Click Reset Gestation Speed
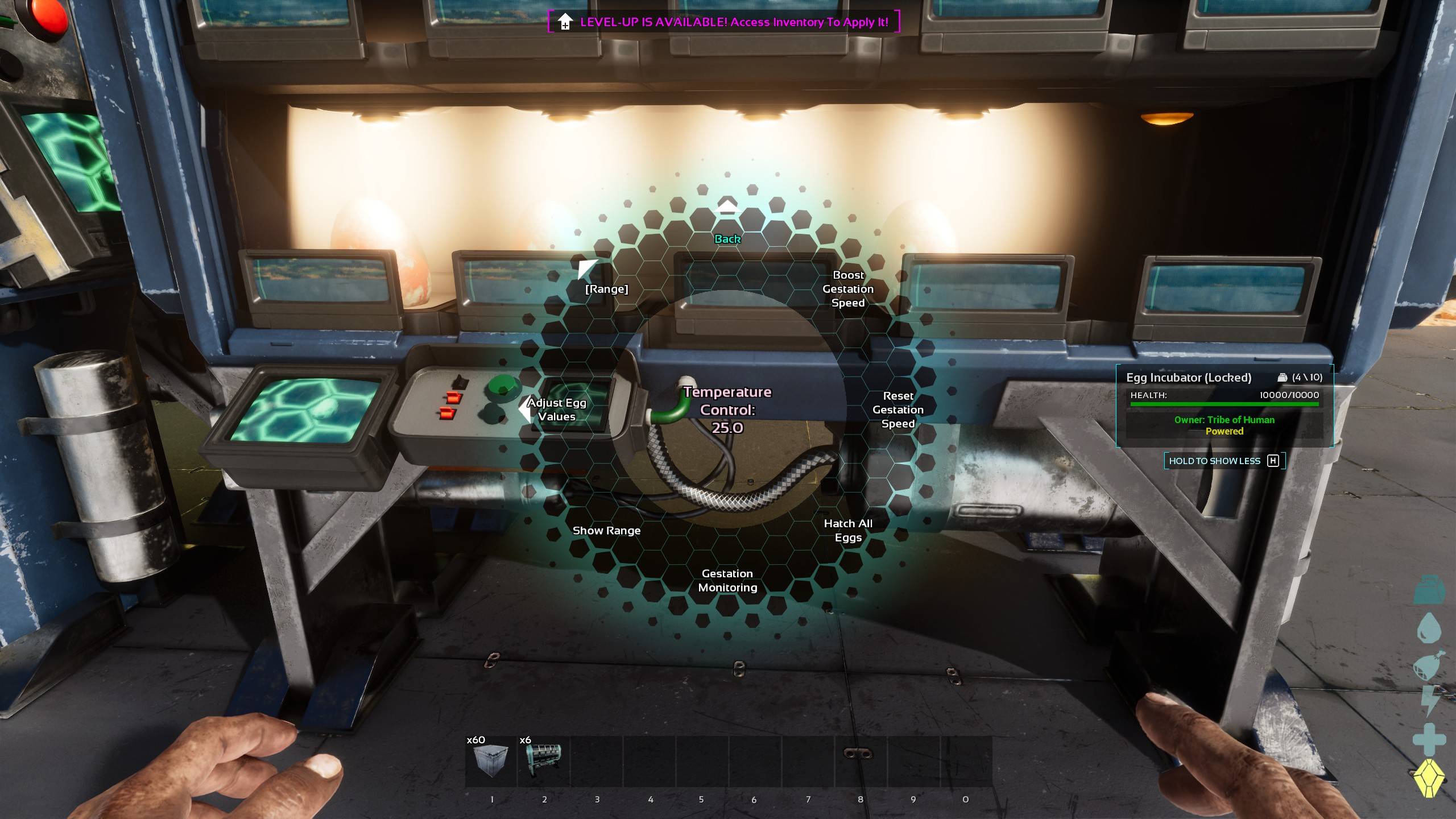The image size is (1456, 819). (899, 409)
